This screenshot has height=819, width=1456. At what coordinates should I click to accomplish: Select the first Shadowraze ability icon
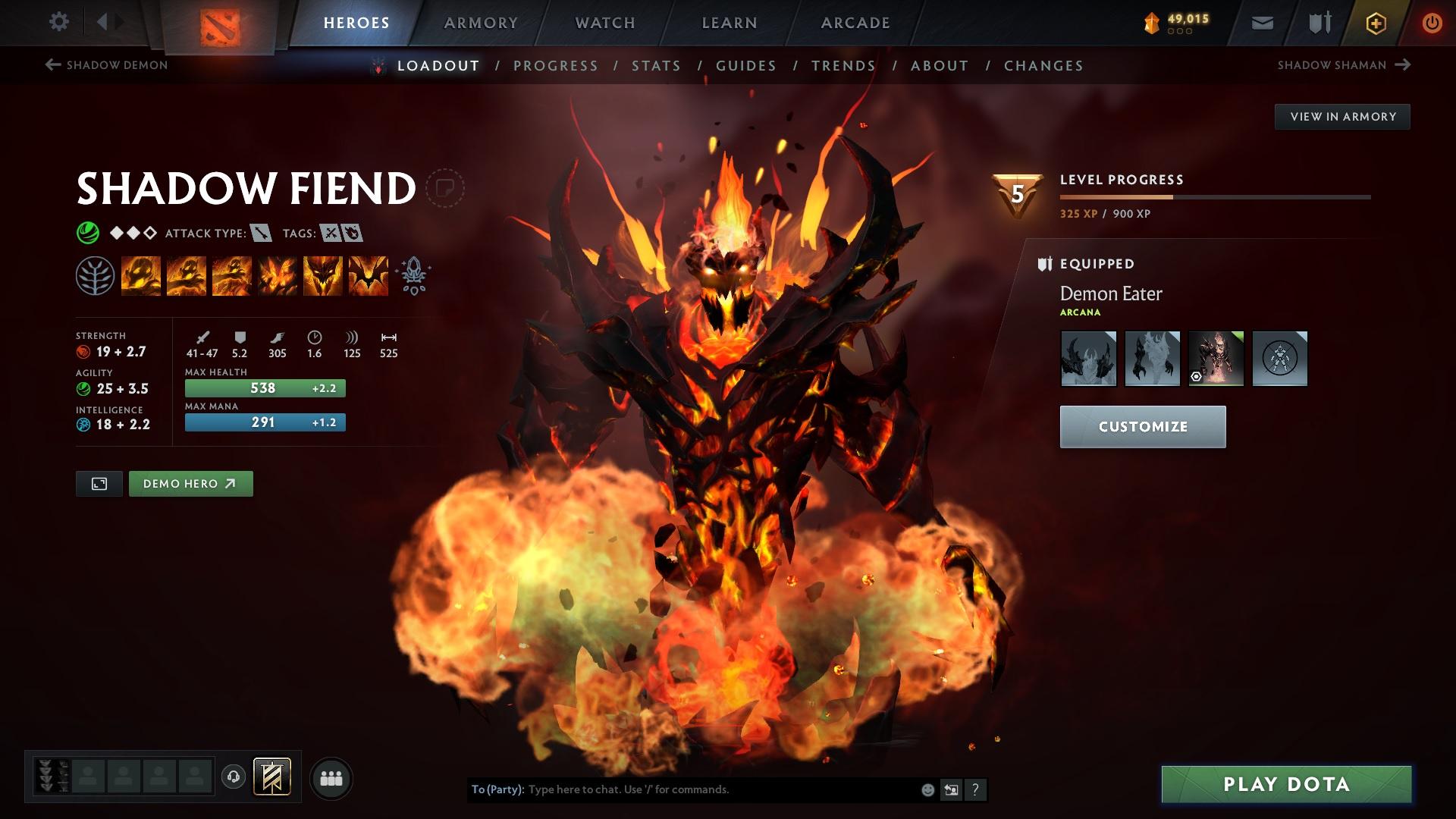click(140, 275)
